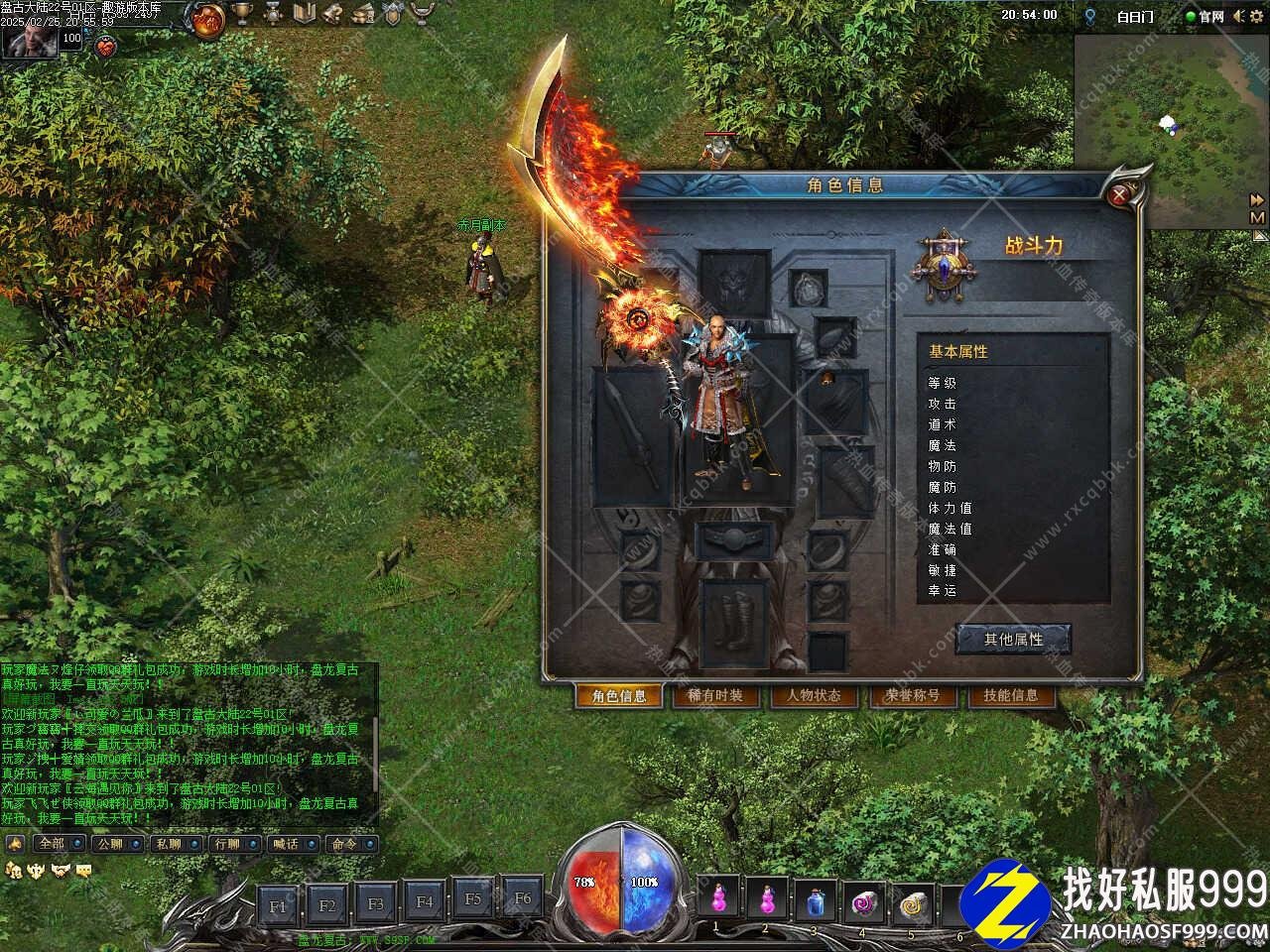Click the M map button
This screenshot has width=1270, height=952.
click(x=1257, y=217)
